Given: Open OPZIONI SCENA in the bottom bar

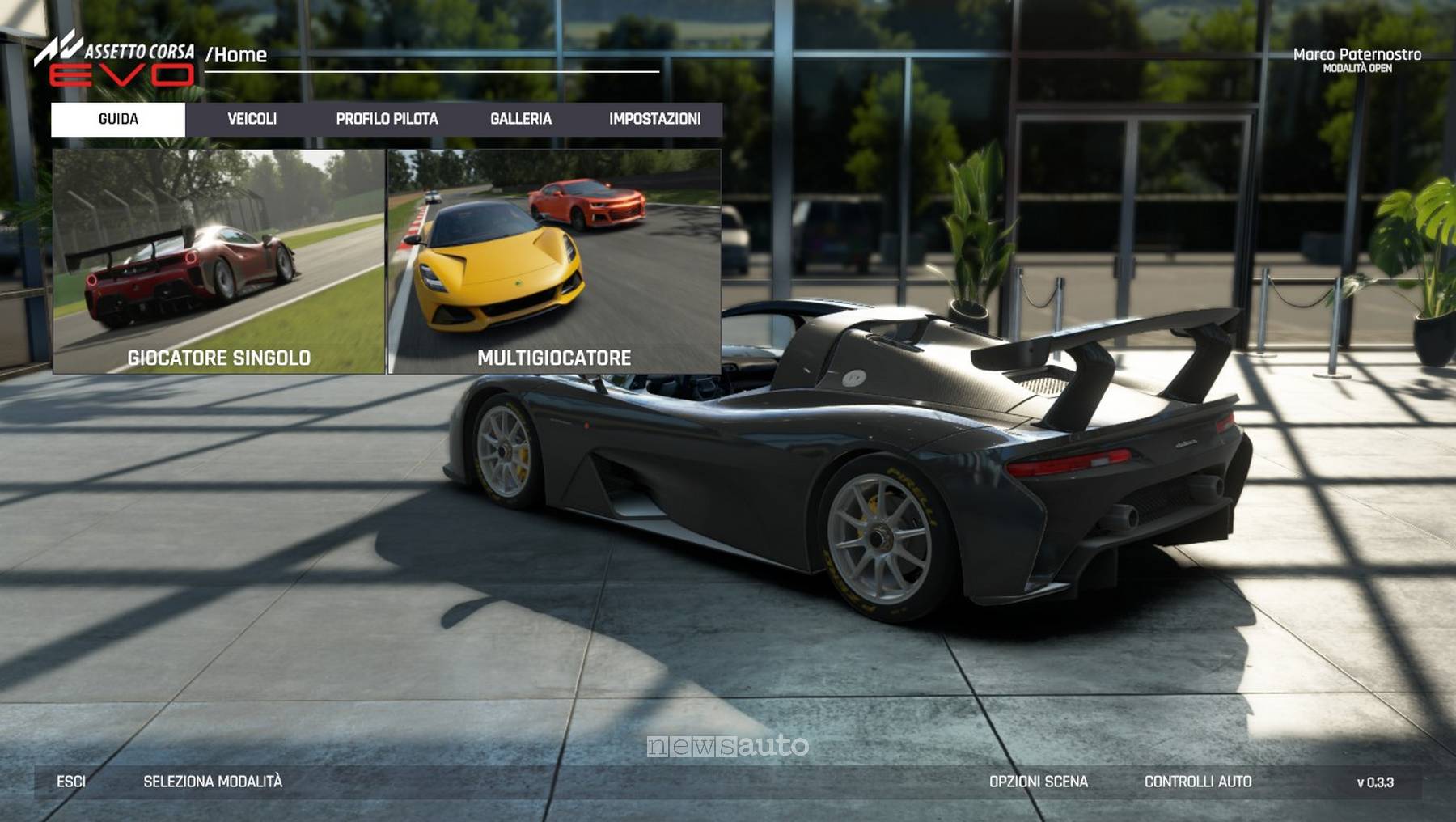Looking at the screenshot, I should tap(1039, 782).
